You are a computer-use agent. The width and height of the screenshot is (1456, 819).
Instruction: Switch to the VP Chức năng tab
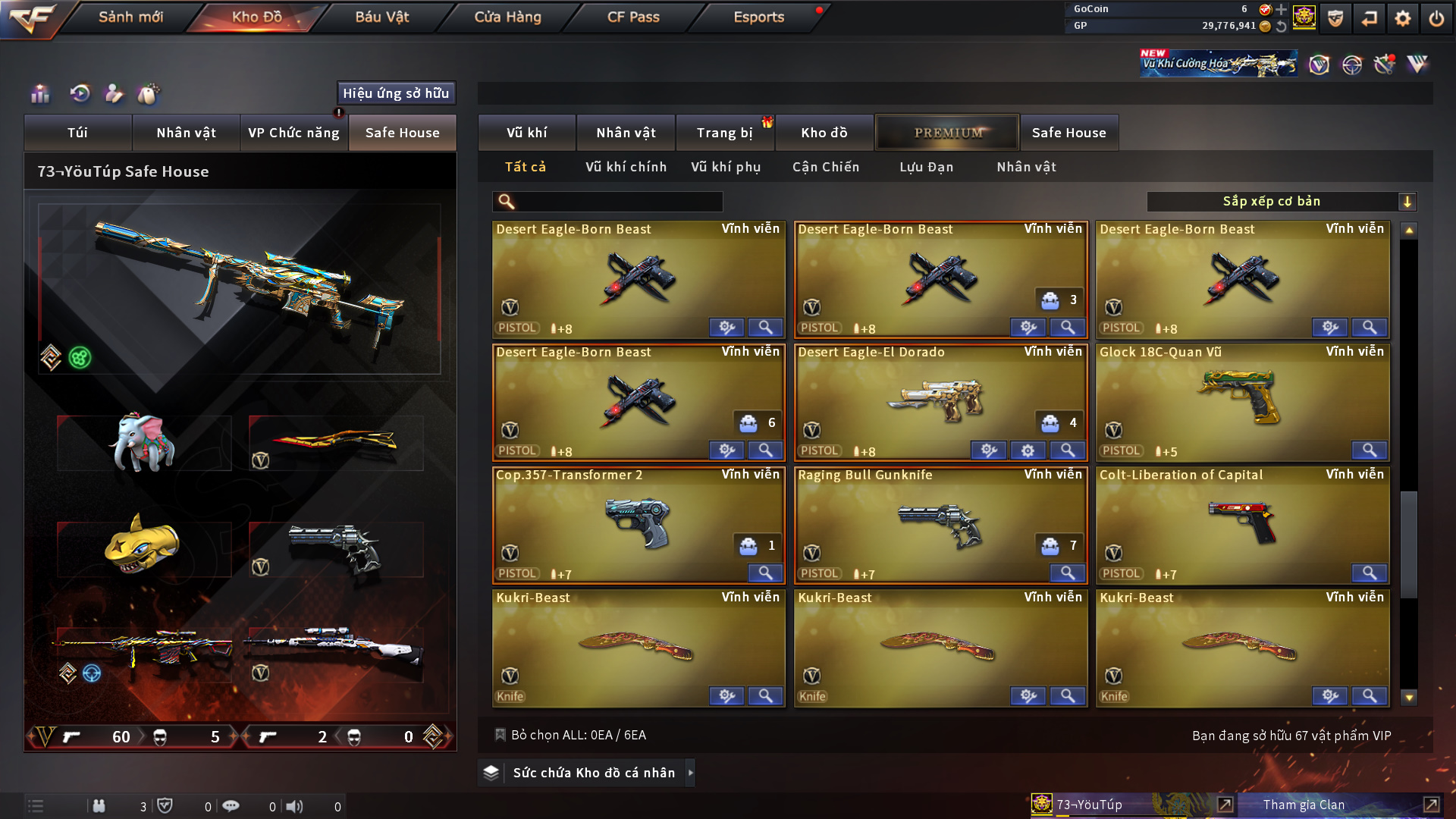[293, 133]
